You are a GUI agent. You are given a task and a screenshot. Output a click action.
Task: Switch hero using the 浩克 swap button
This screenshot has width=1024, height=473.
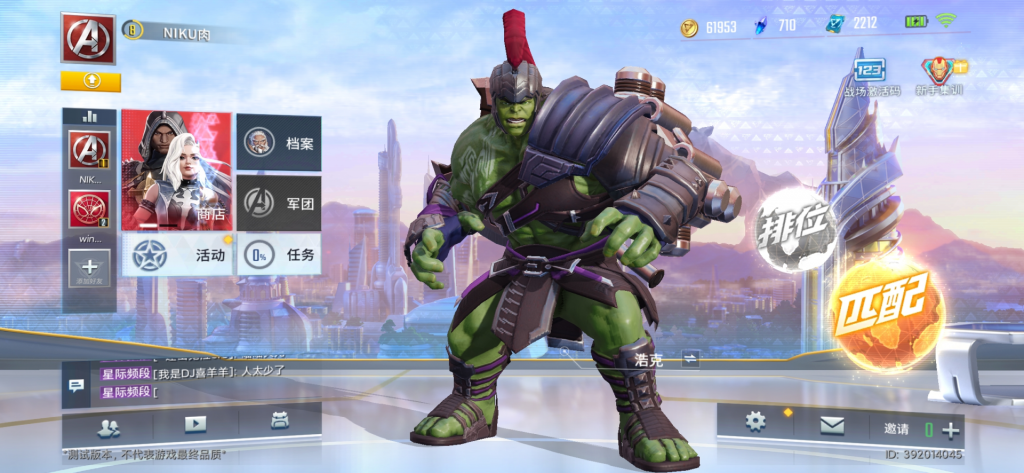click(x=691, y=358)
